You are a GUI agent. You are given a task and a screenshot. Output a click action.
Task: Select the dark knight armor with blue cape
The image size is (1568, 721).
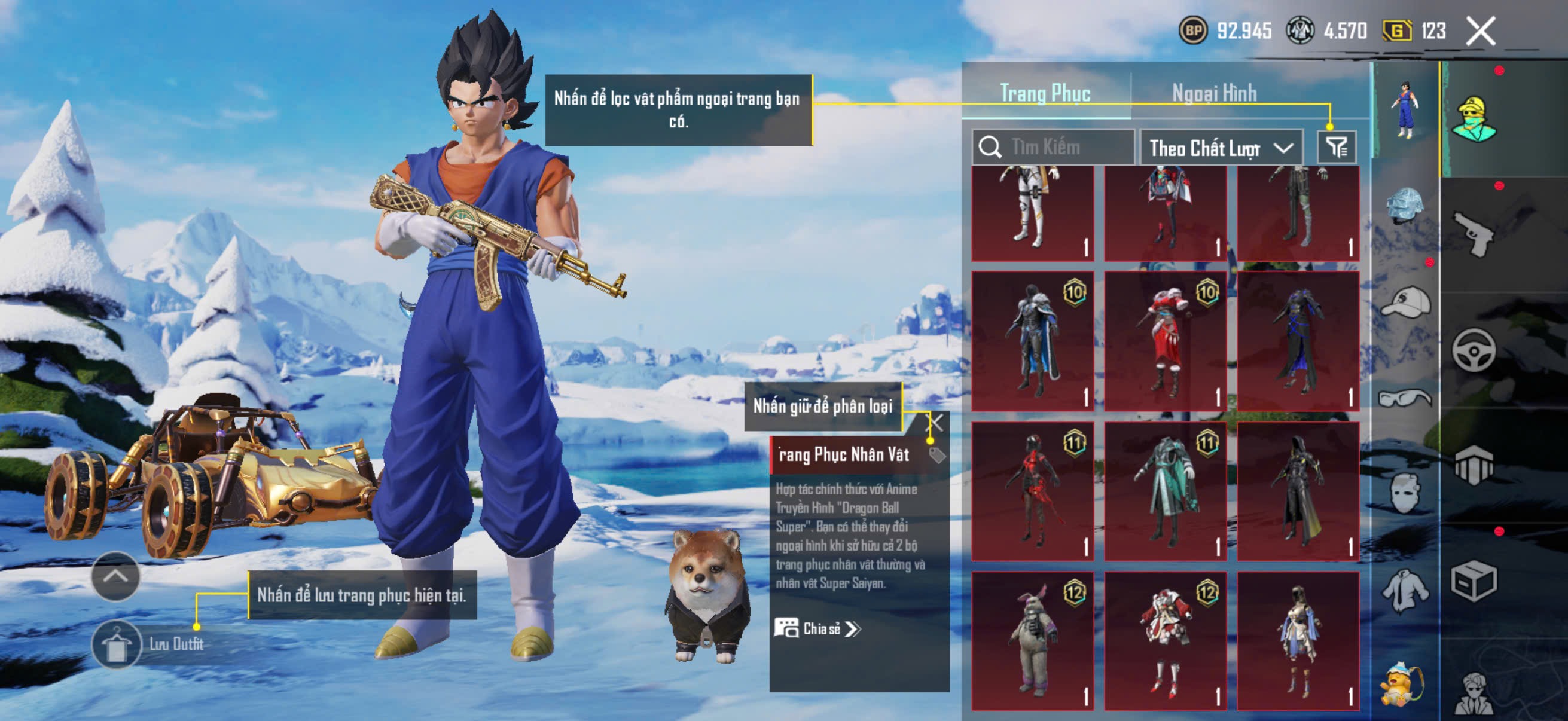[1032, 341]
